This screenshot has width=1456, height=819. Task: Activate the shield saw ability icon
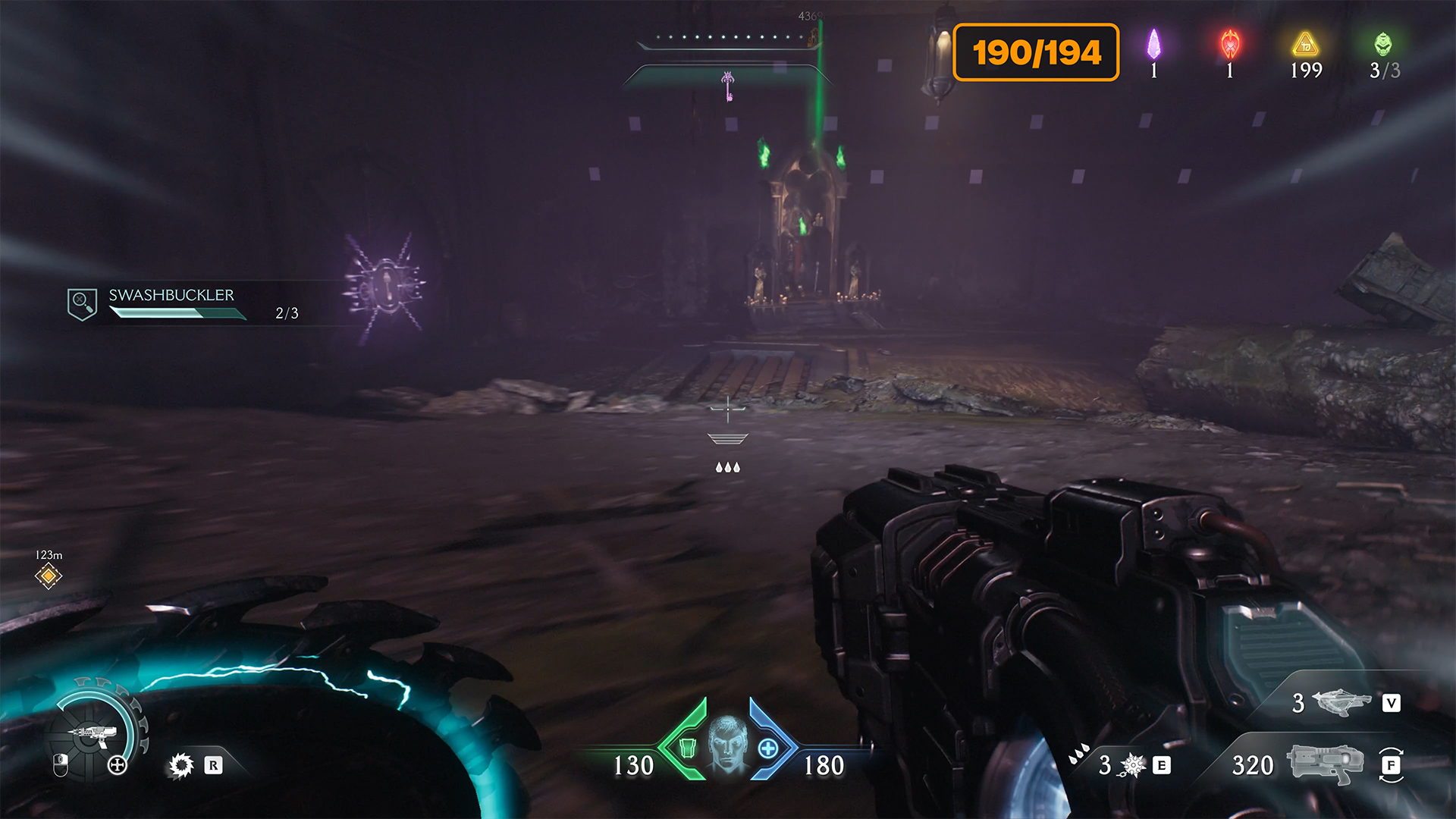click(181, 765)
